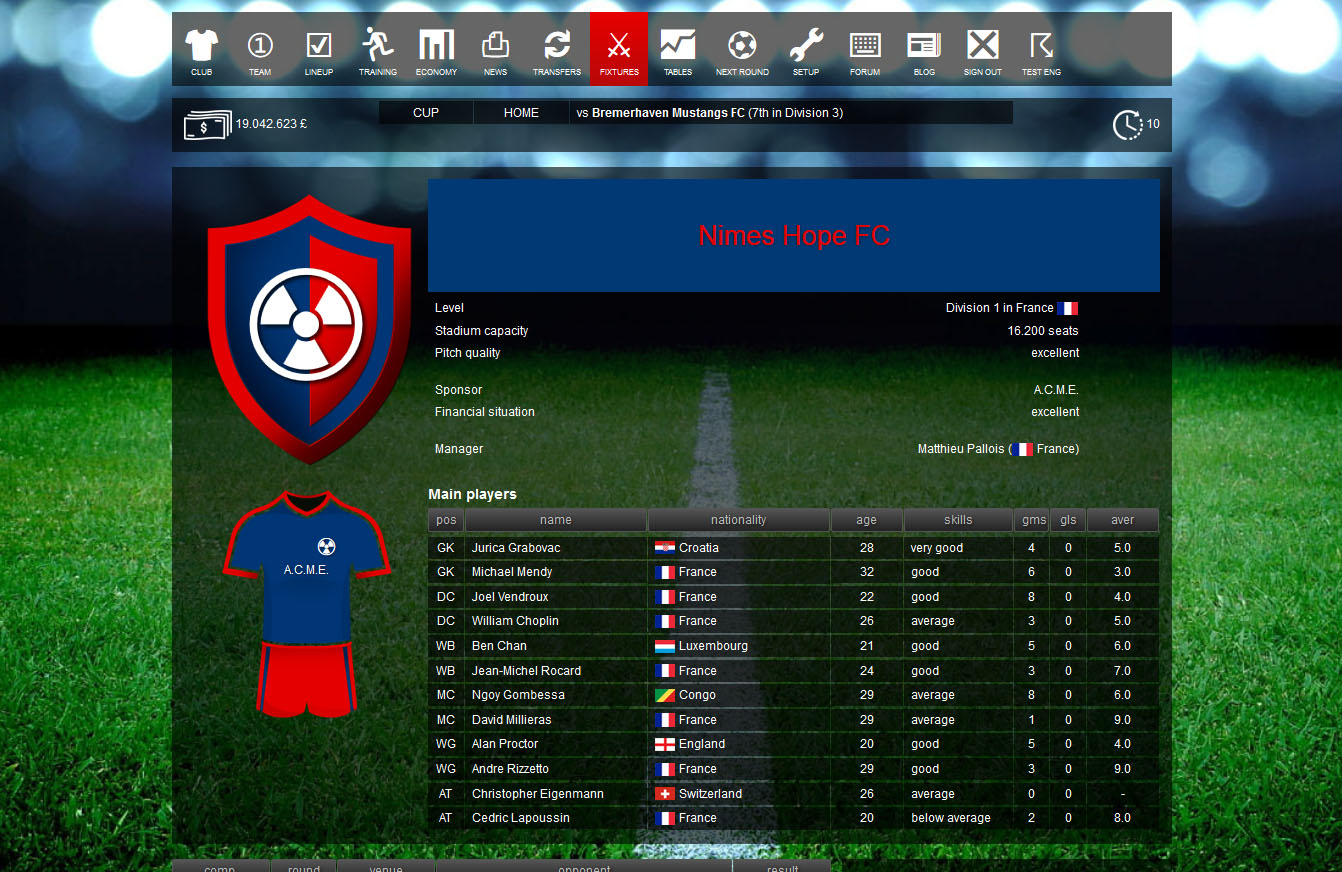Image resolution: width=1342 pixels, height=872 pixels.
Task: Advance to the Next Round
Action: click(x=741, y=48)
